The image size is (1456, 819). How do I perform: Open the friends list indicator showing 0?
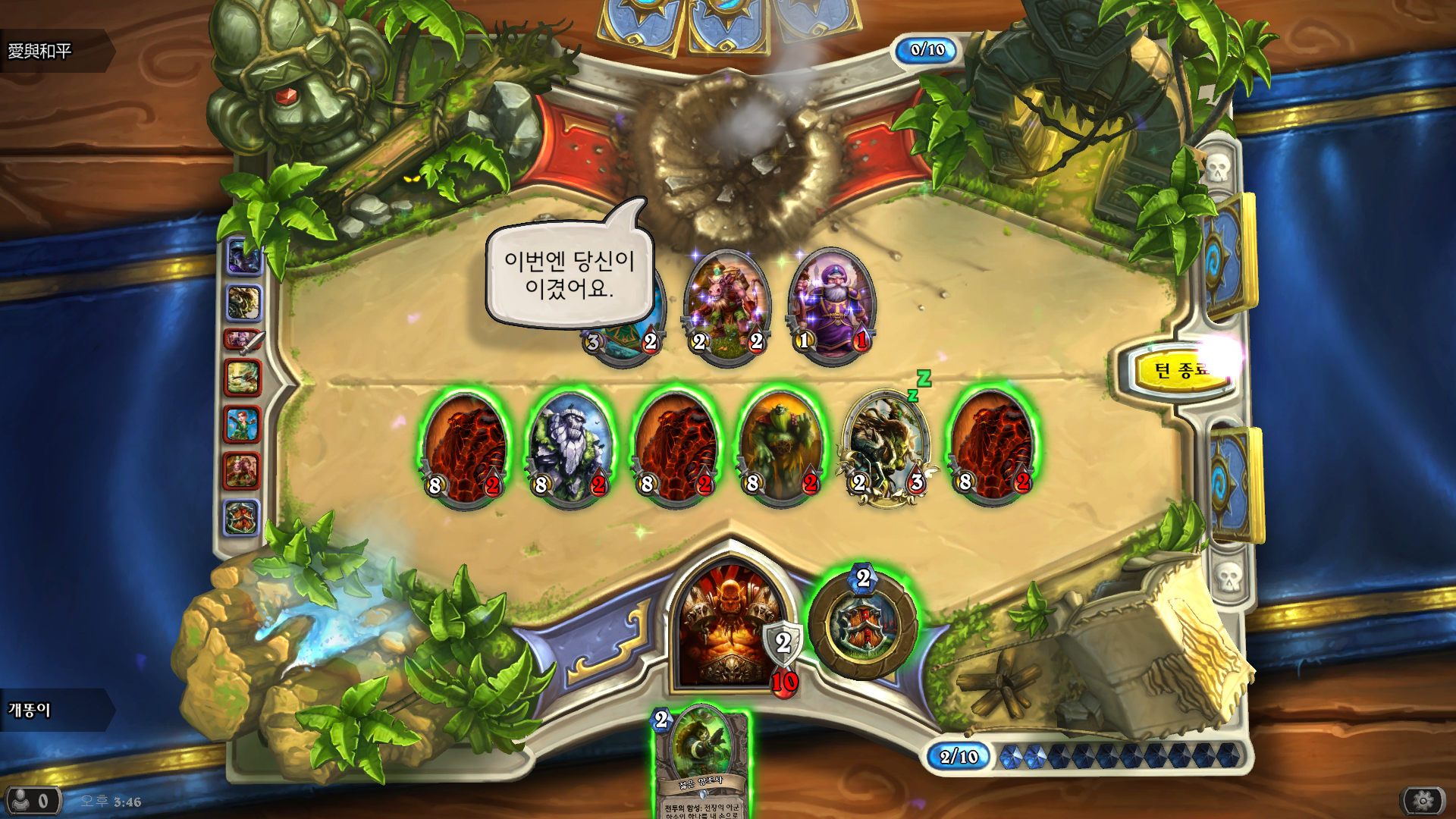coord(32,799)
